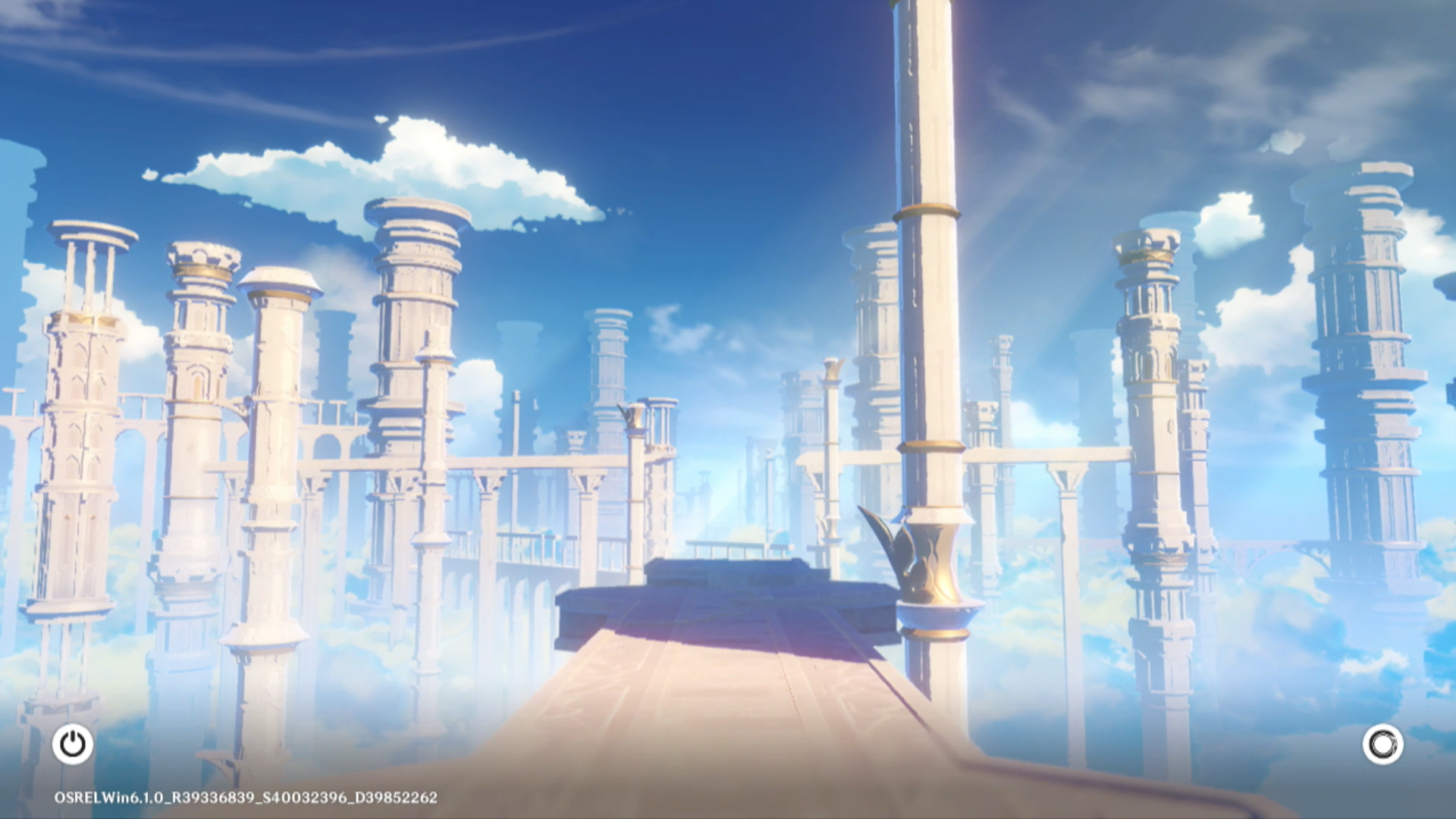Click the power exit button
Image resolution: width=1456 pixels, height=819 pixels.
tap(73, 744)
